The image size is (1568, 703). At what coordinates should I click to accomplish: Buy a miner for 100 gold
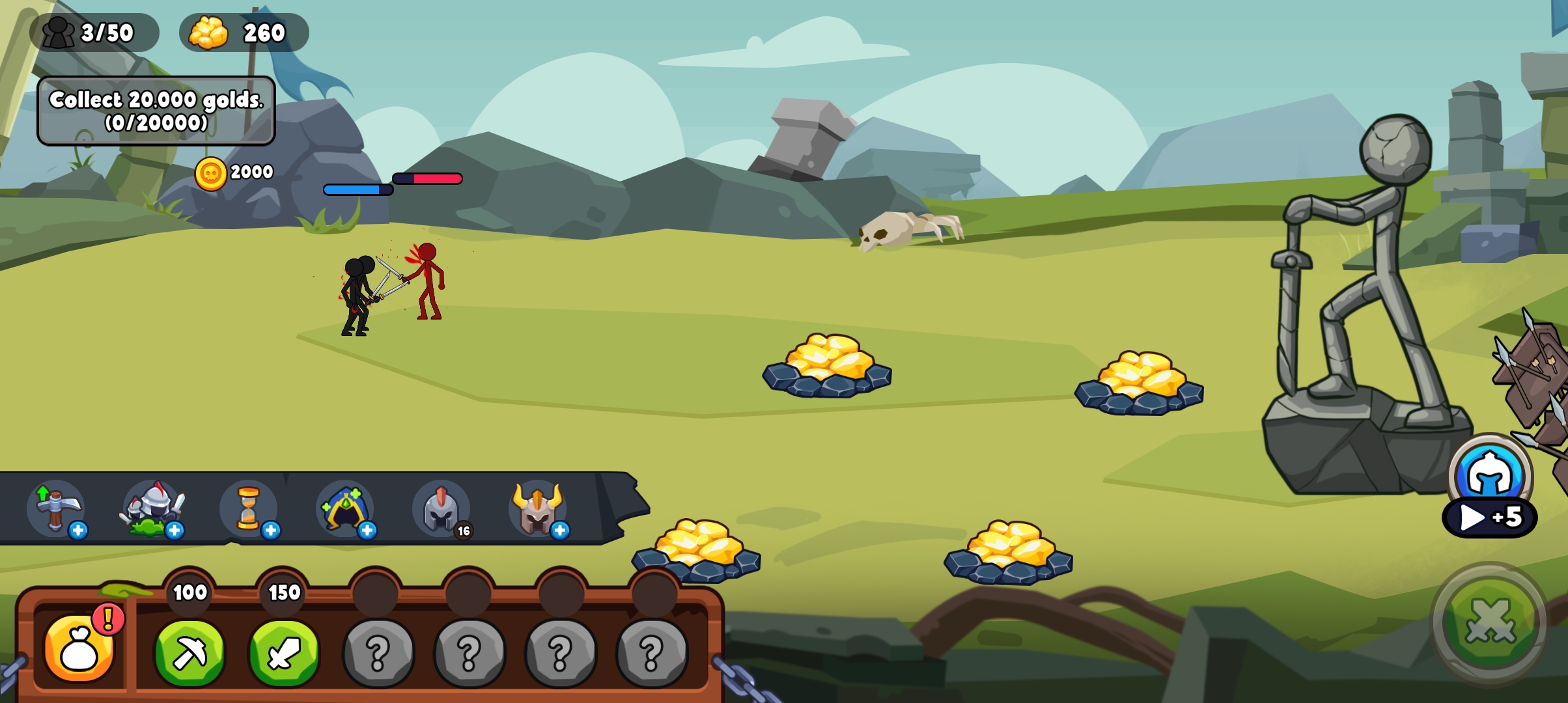(189, 652)
